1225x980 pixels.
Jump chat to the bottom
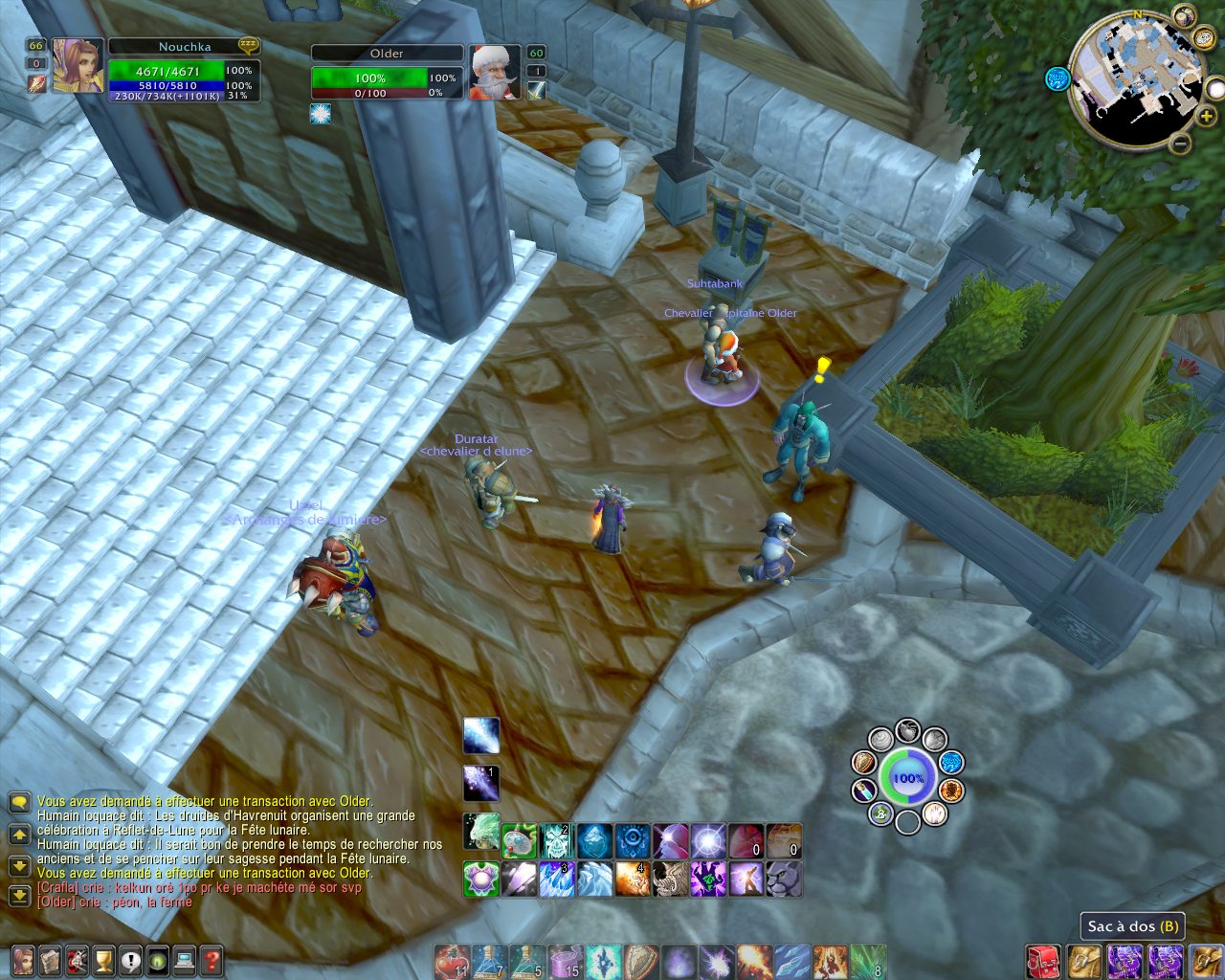pos(19,896)
